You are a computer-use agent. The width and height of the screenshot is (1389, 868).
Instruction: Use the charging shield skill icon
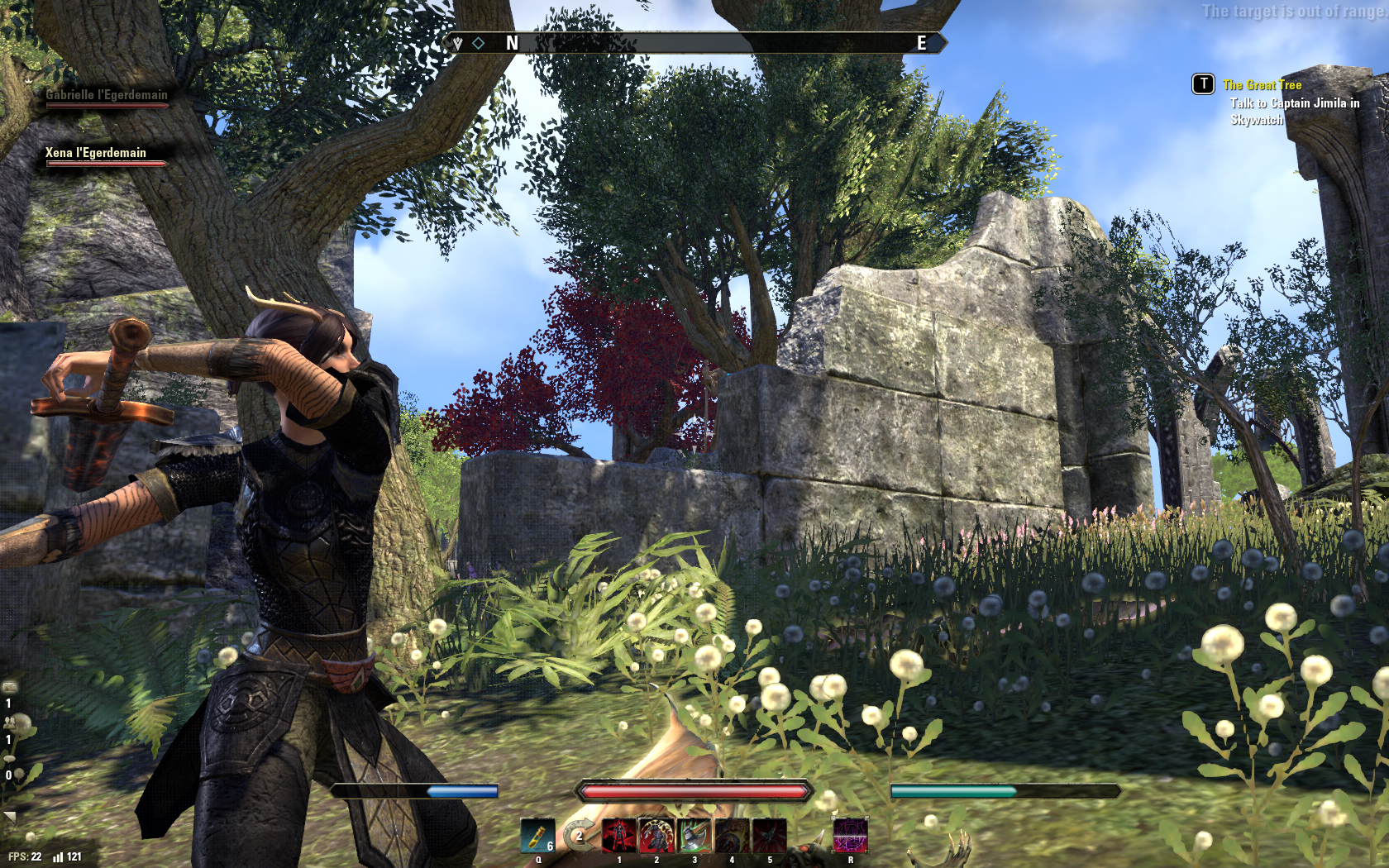tap(732, 836)
